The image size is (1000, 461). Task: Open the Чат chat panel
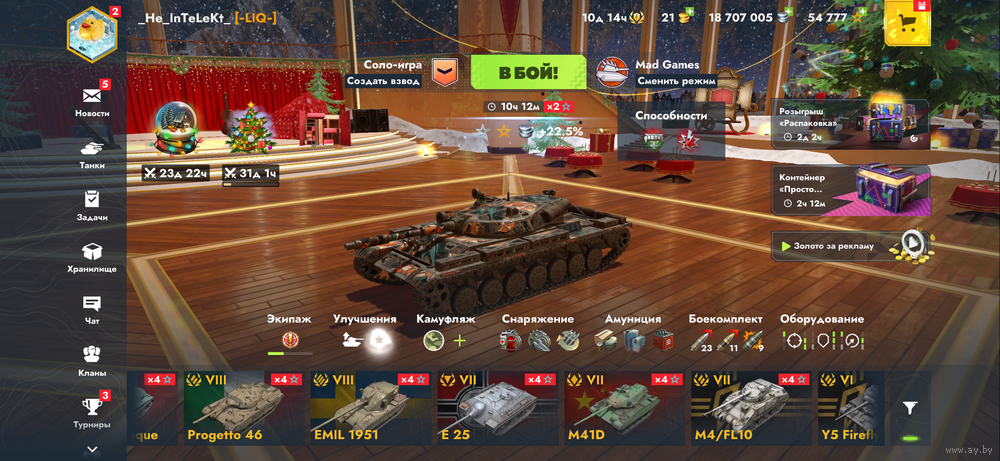click(x=92, y=309)
